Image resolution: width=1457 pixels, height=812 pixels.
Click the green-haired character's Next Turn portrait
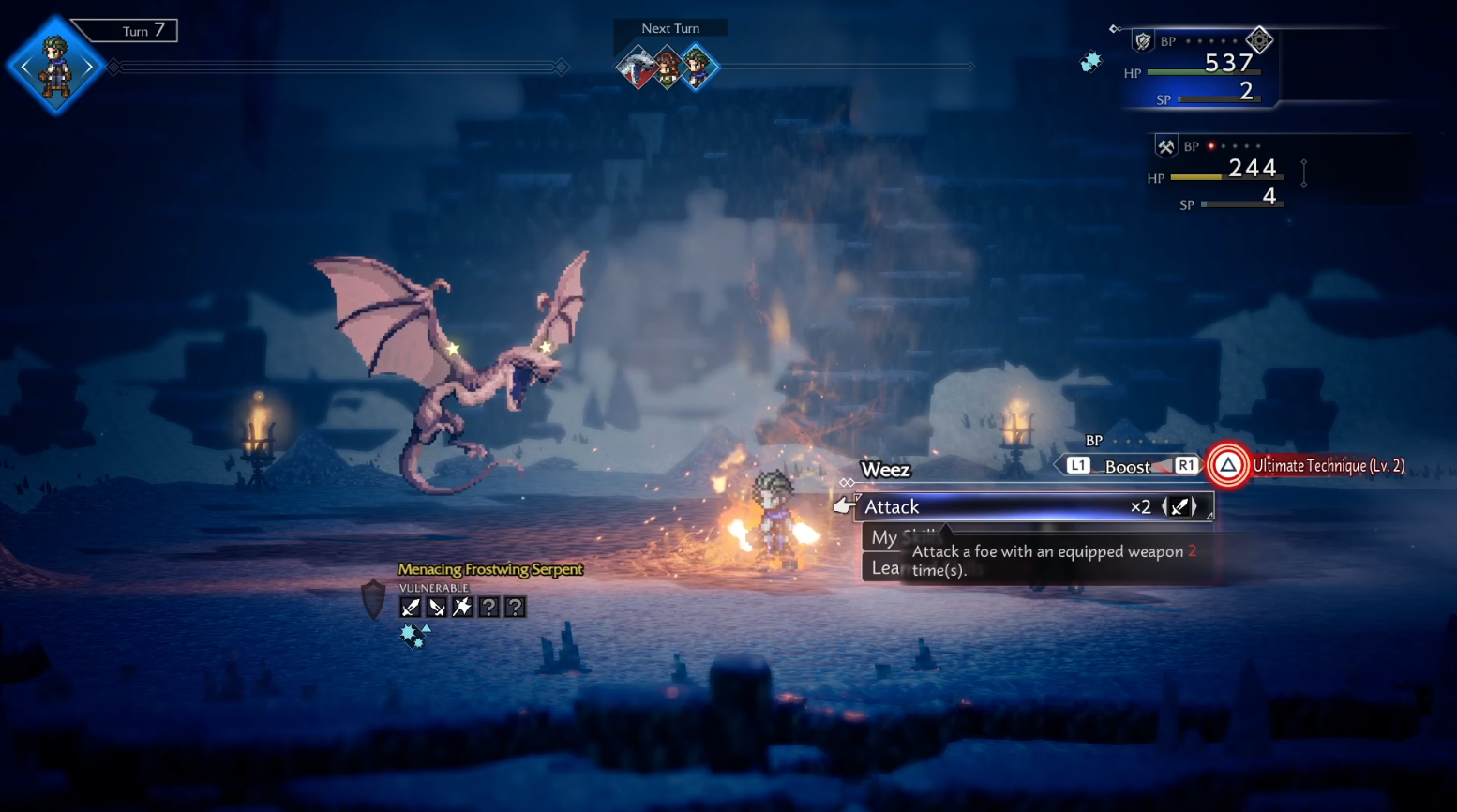click(x=697, y=68)
